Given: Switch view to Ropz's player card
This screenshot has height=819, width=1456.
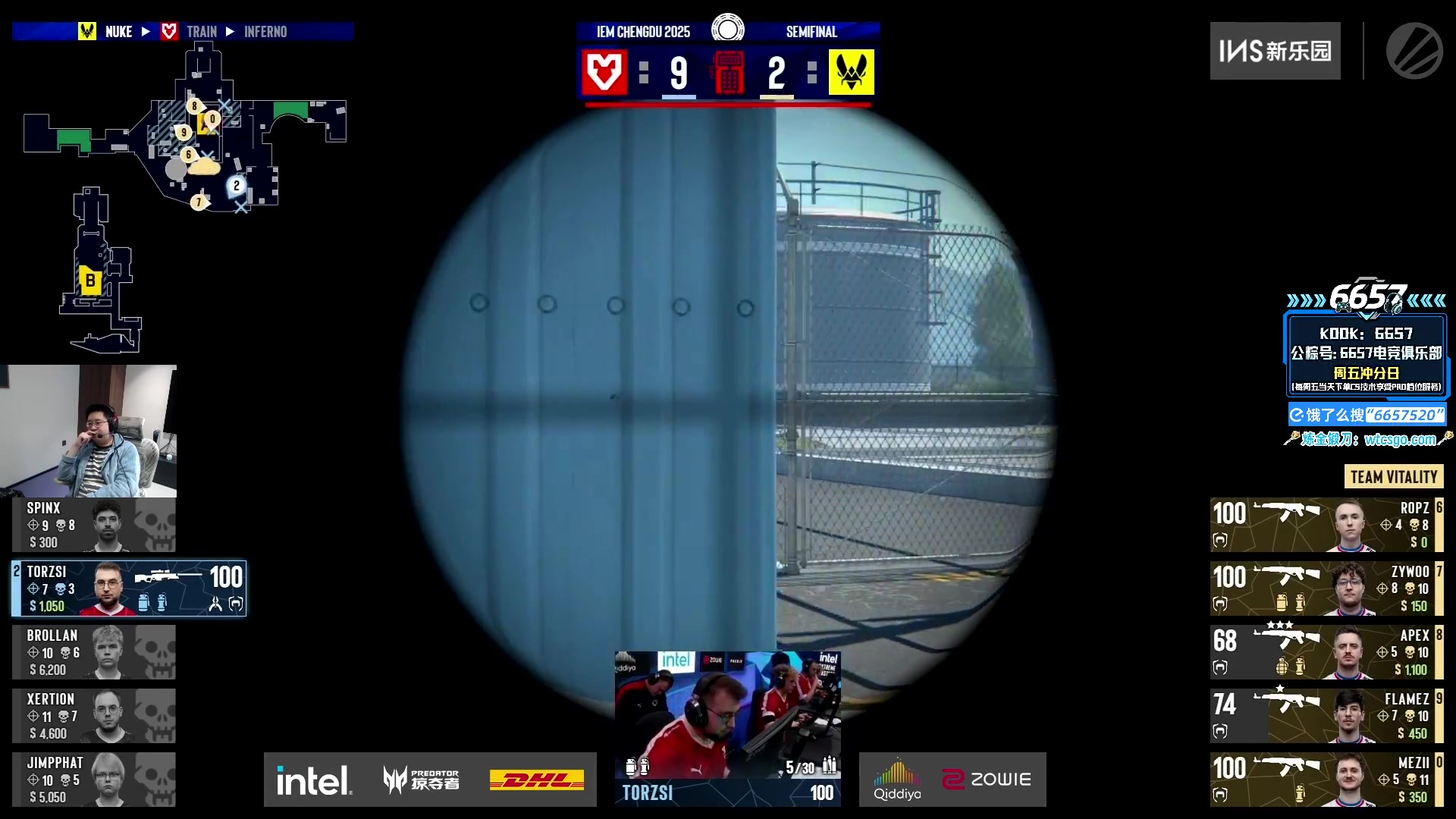Looking at the screenshot, I should point(1326,525).
